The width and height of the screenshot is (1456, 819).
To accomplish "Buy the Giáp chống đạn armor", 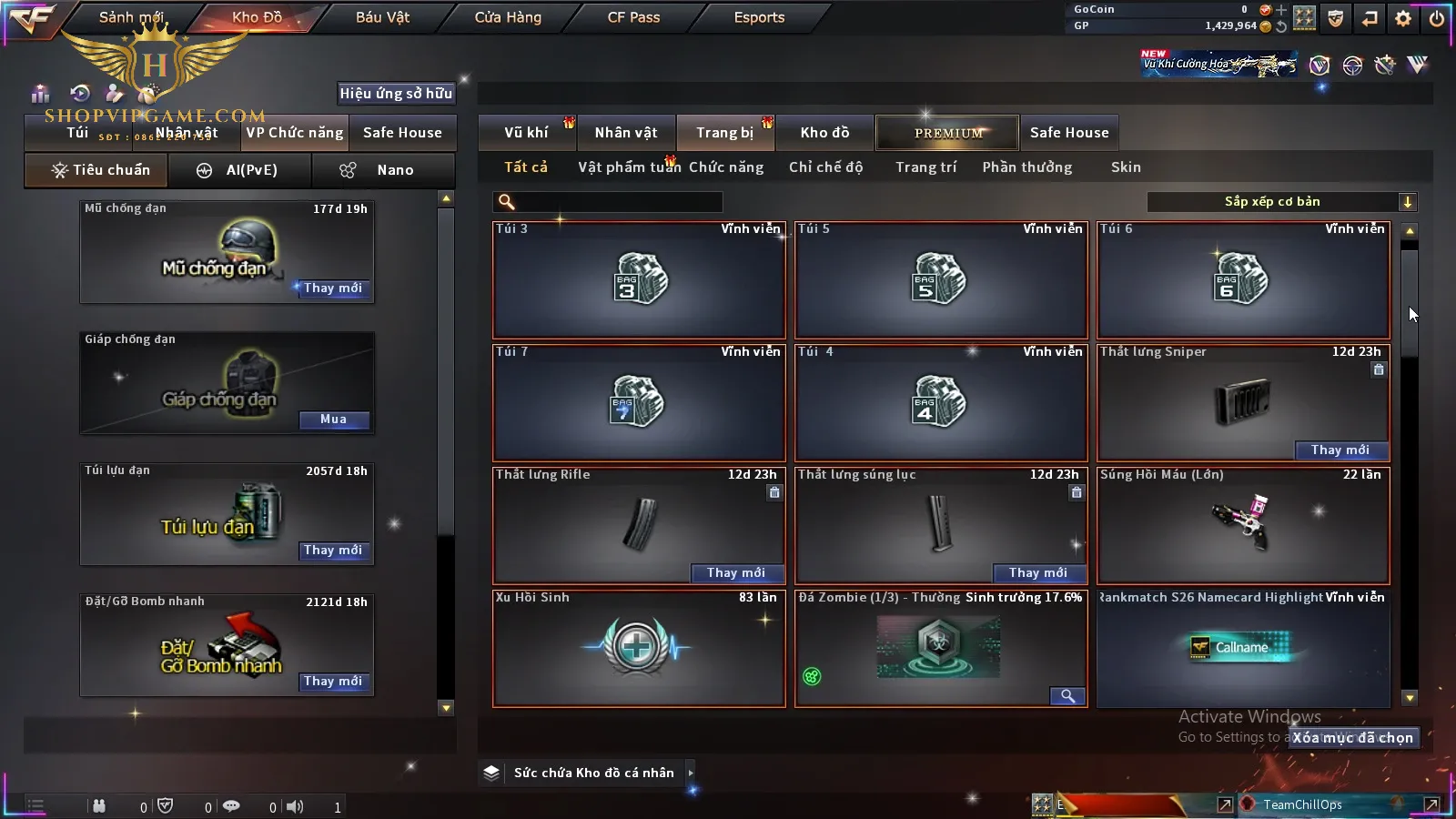I will coord(333,420).
